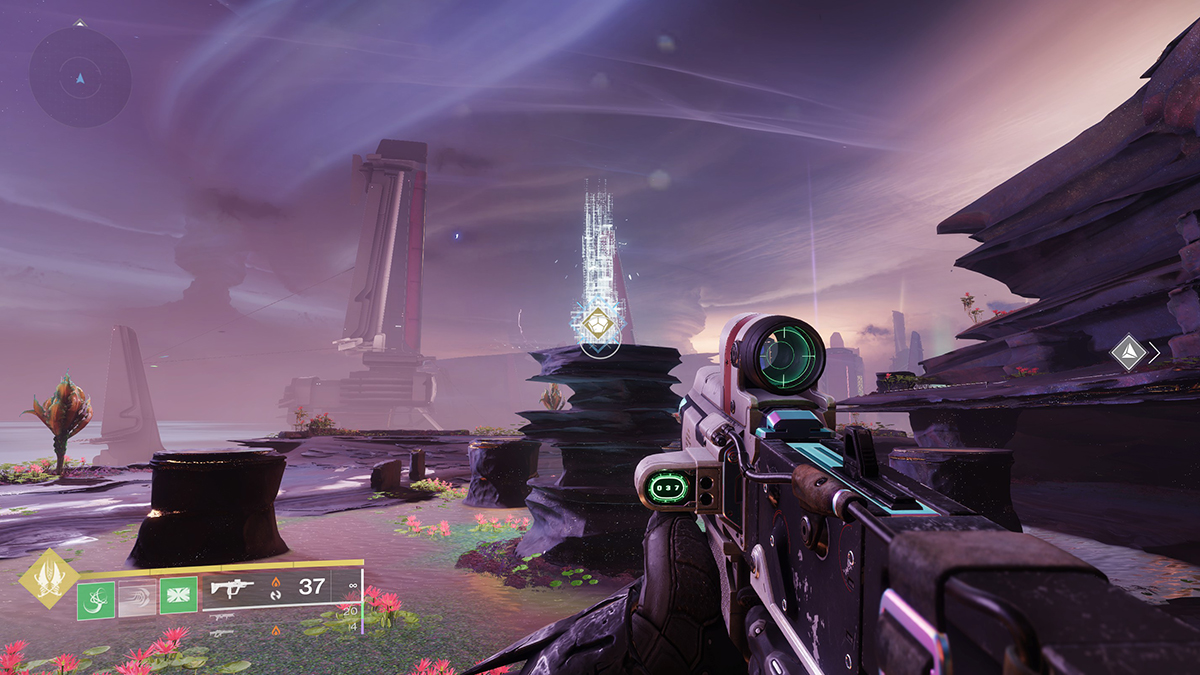
Task: Select the equipped auto rifle weapon icon
Action: tap(232, 588)
